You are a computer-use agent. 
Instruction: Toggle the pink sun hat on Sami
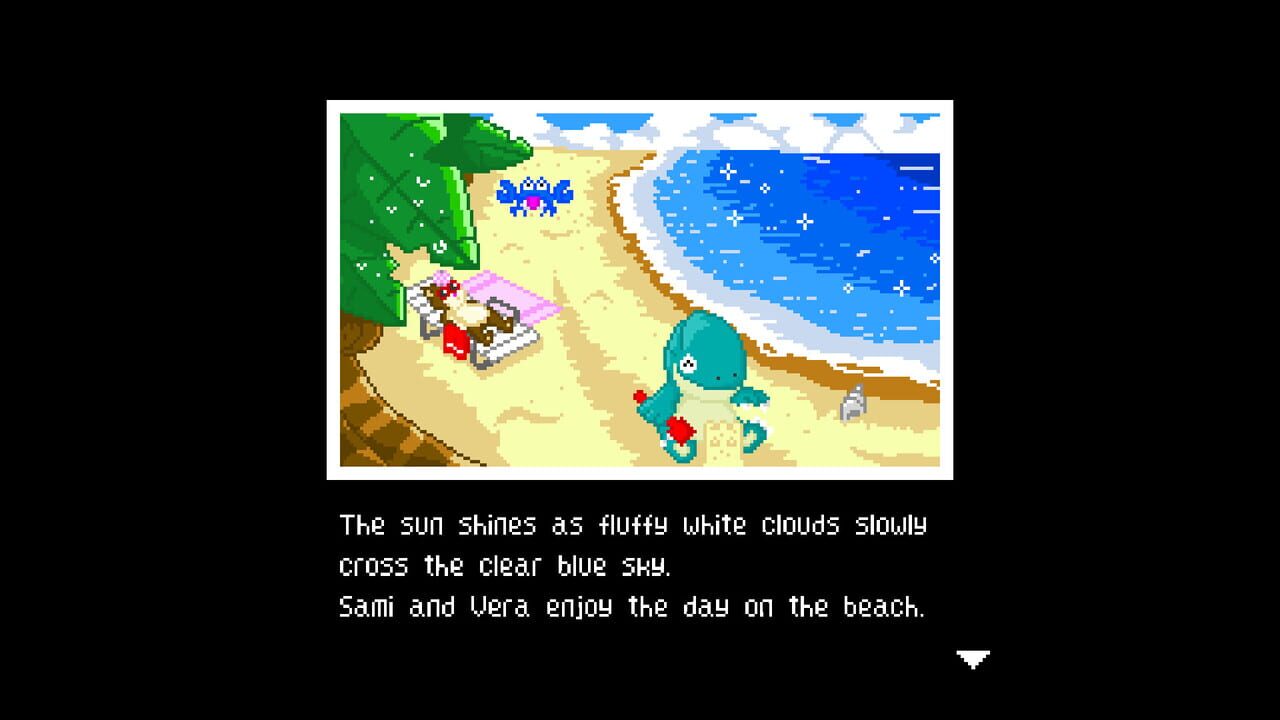pos(441,278)
